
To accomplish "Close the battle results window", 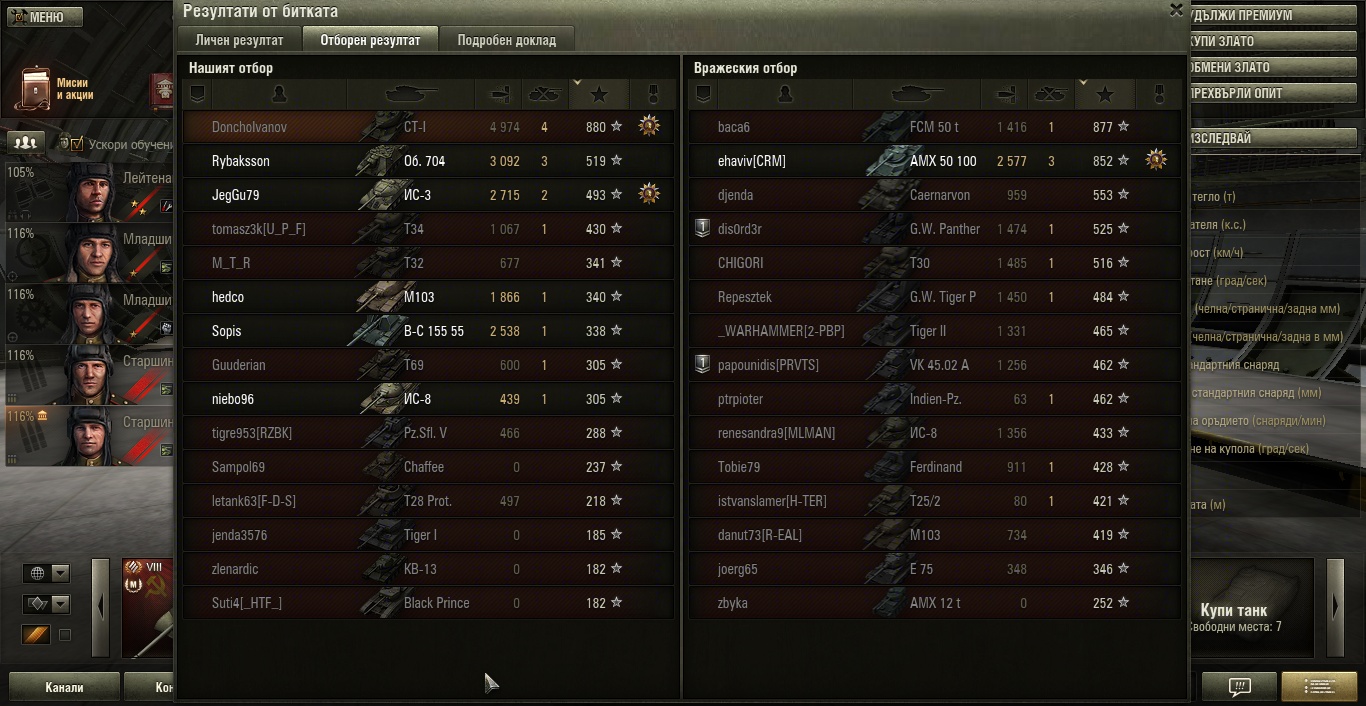I will coord(1176,10).
